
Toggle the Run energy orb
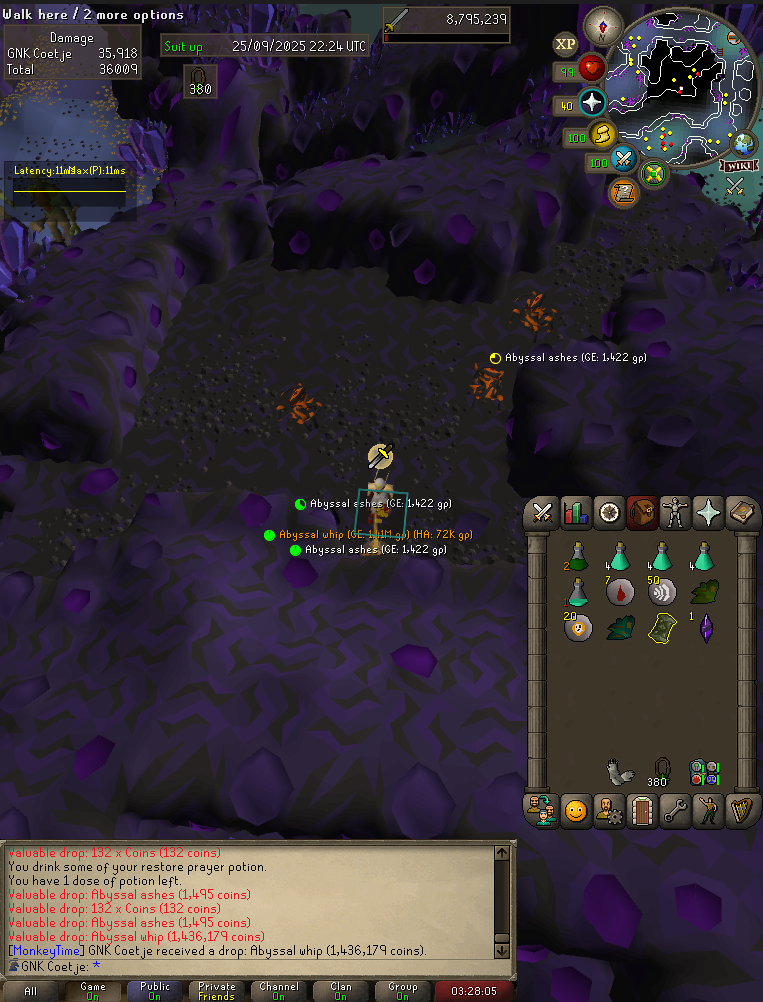point(602,136)
